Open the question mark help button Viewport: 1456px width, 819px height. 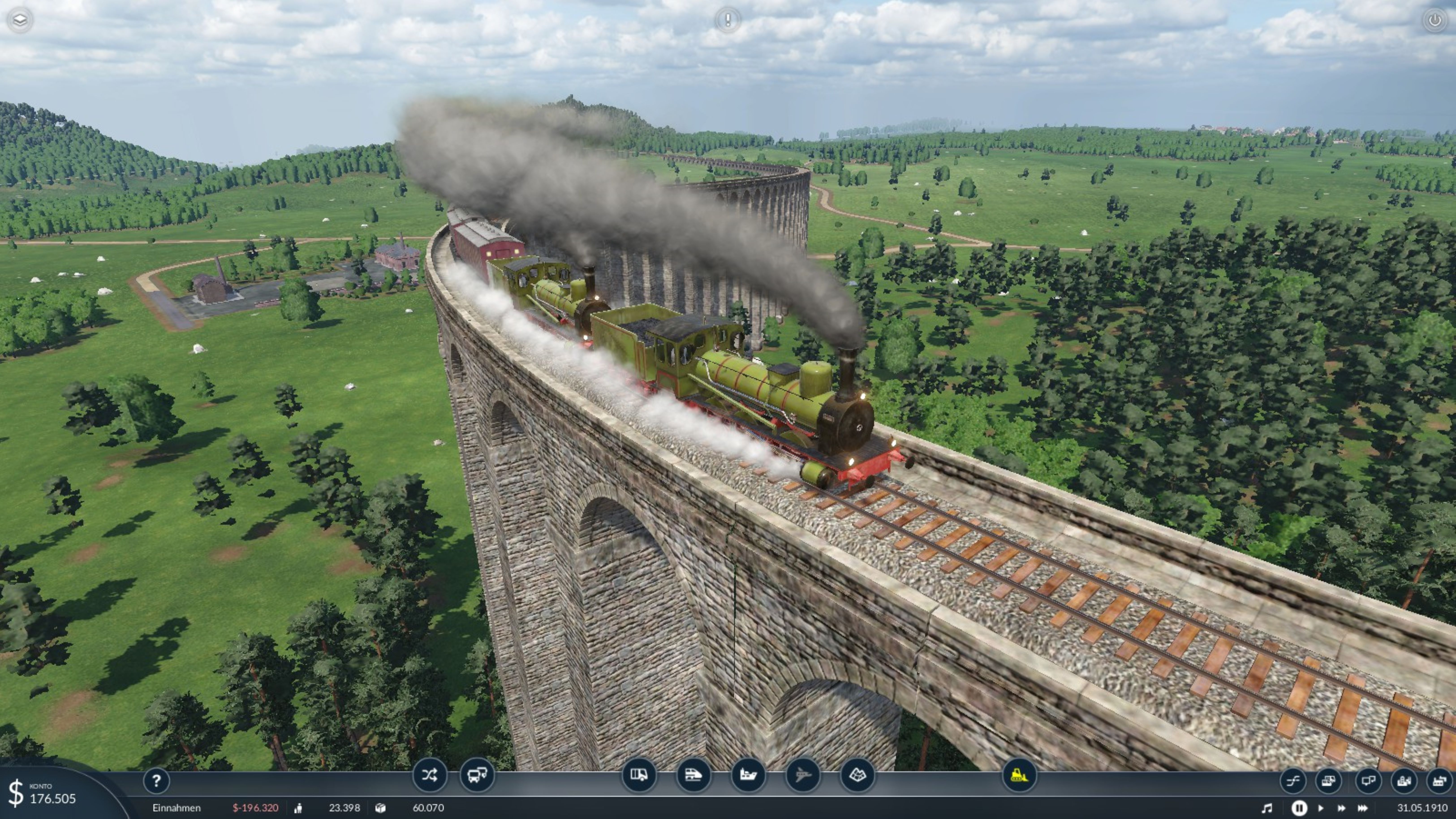[x=157, y=781]
